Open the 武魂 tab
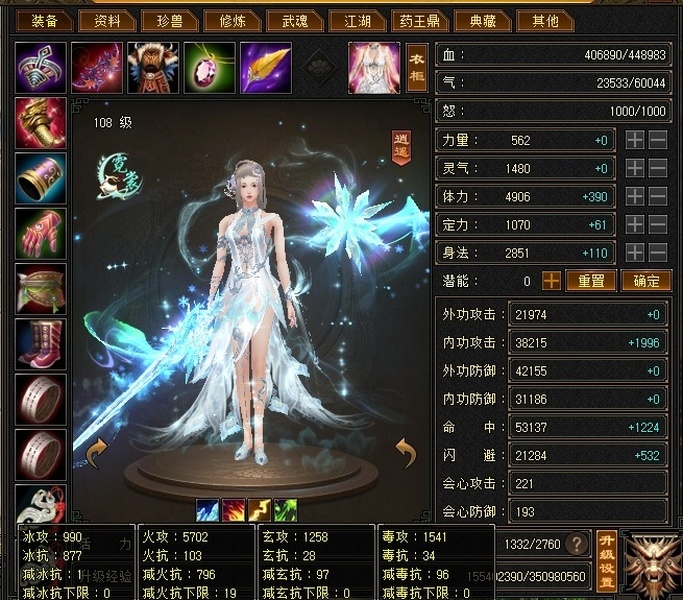The width and height of the screenshot is (683, 600). [x=295, y=20]
